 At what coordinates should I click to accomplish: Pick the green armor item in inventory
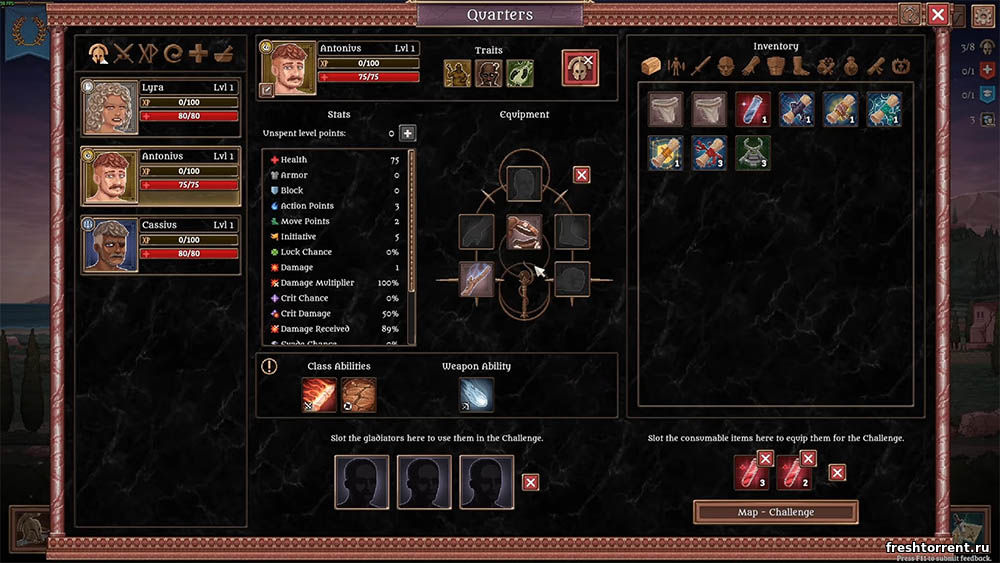[x=752, y=152]
